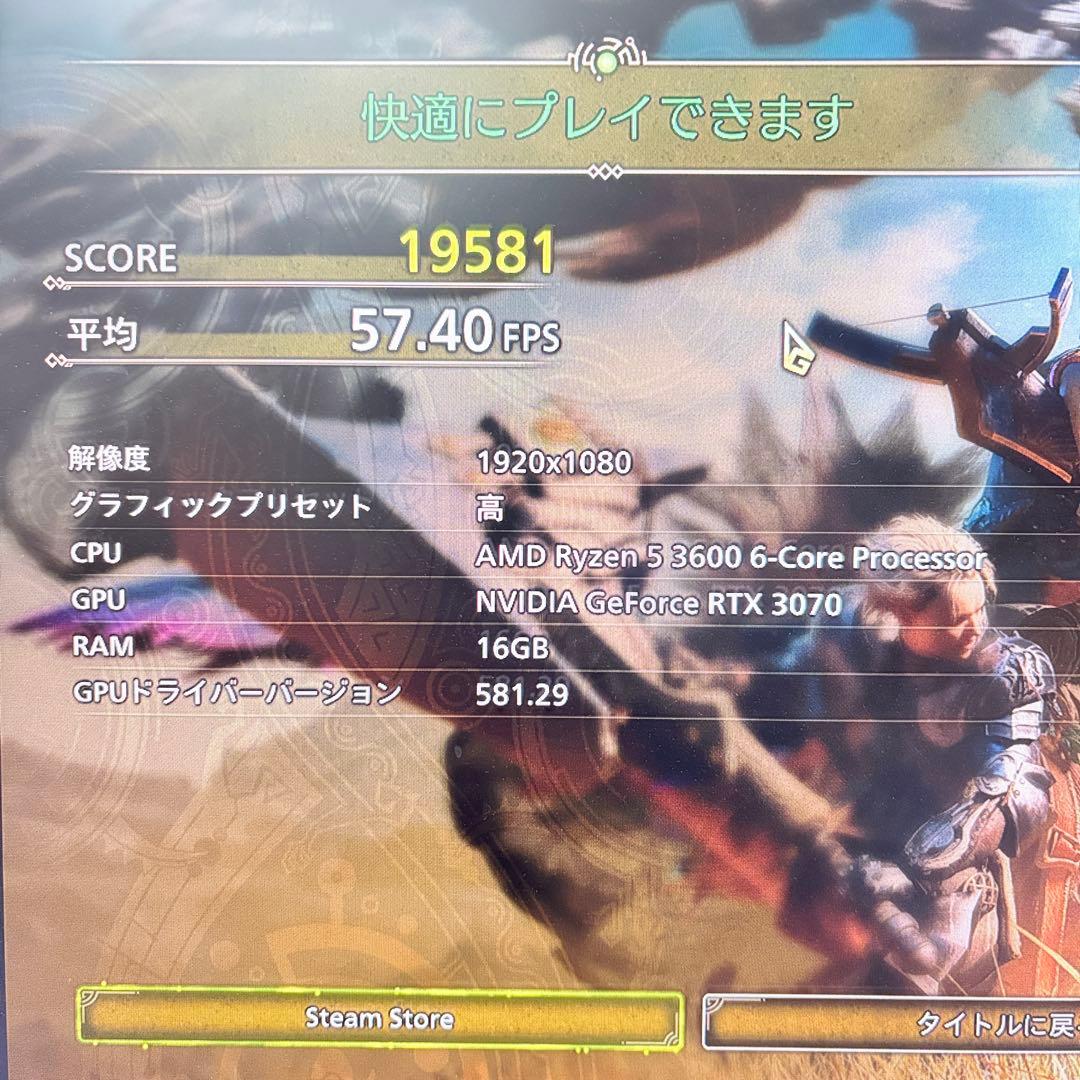The image size is (1080, 1080).
Task: Open the Steam Store button
Action: [380, 1019]
